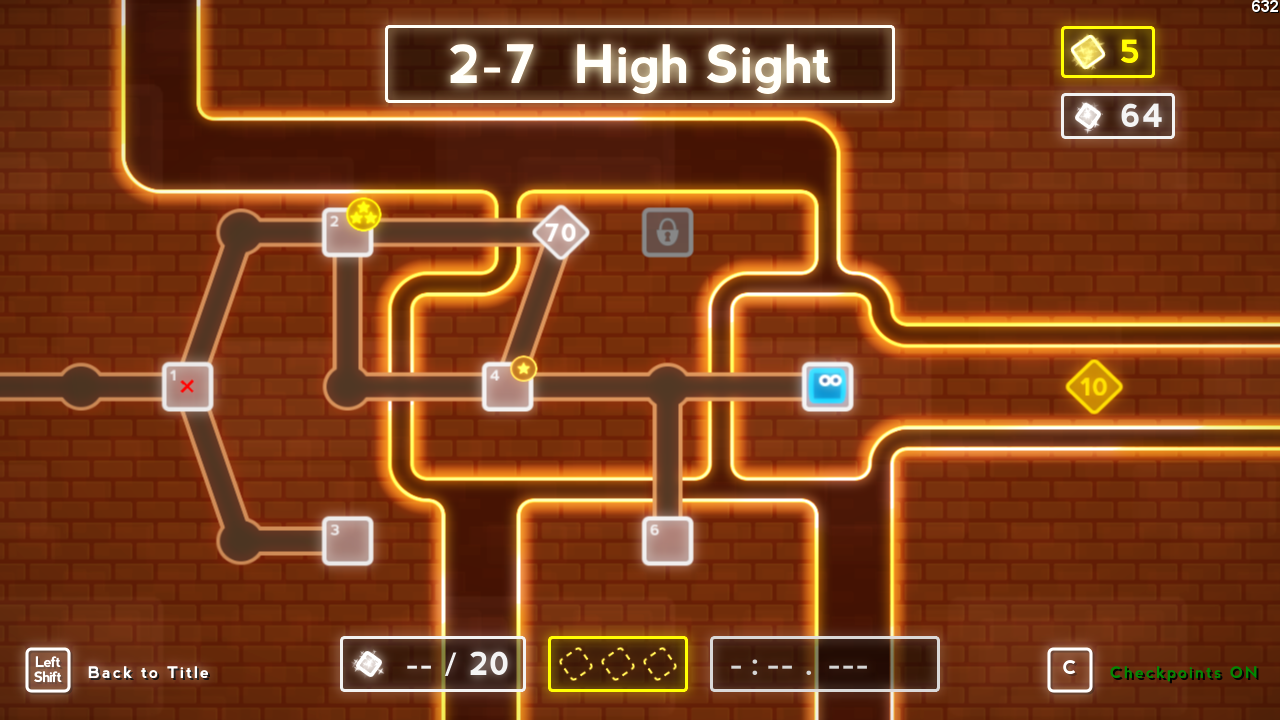
Task: Select level node 3 on the map
Action: (347, 540)
